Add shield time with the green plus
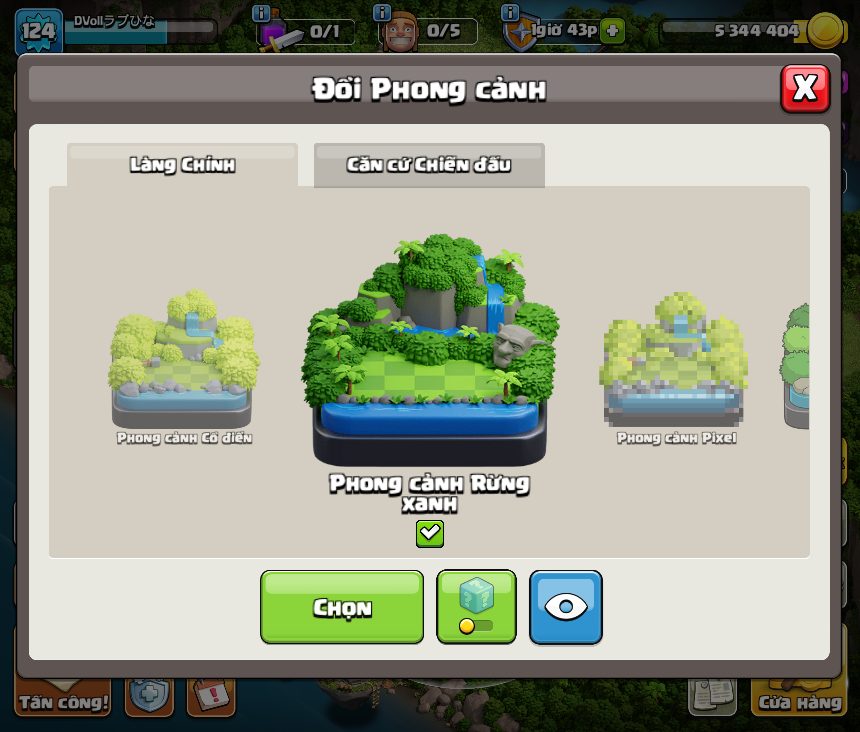Screen dimensions: 860x732 (612, 31)
